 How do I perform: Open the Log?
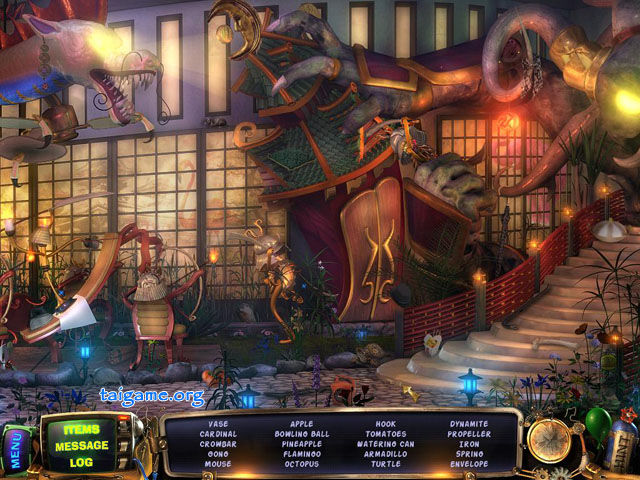pyautogui.click(x=81, y=462)
